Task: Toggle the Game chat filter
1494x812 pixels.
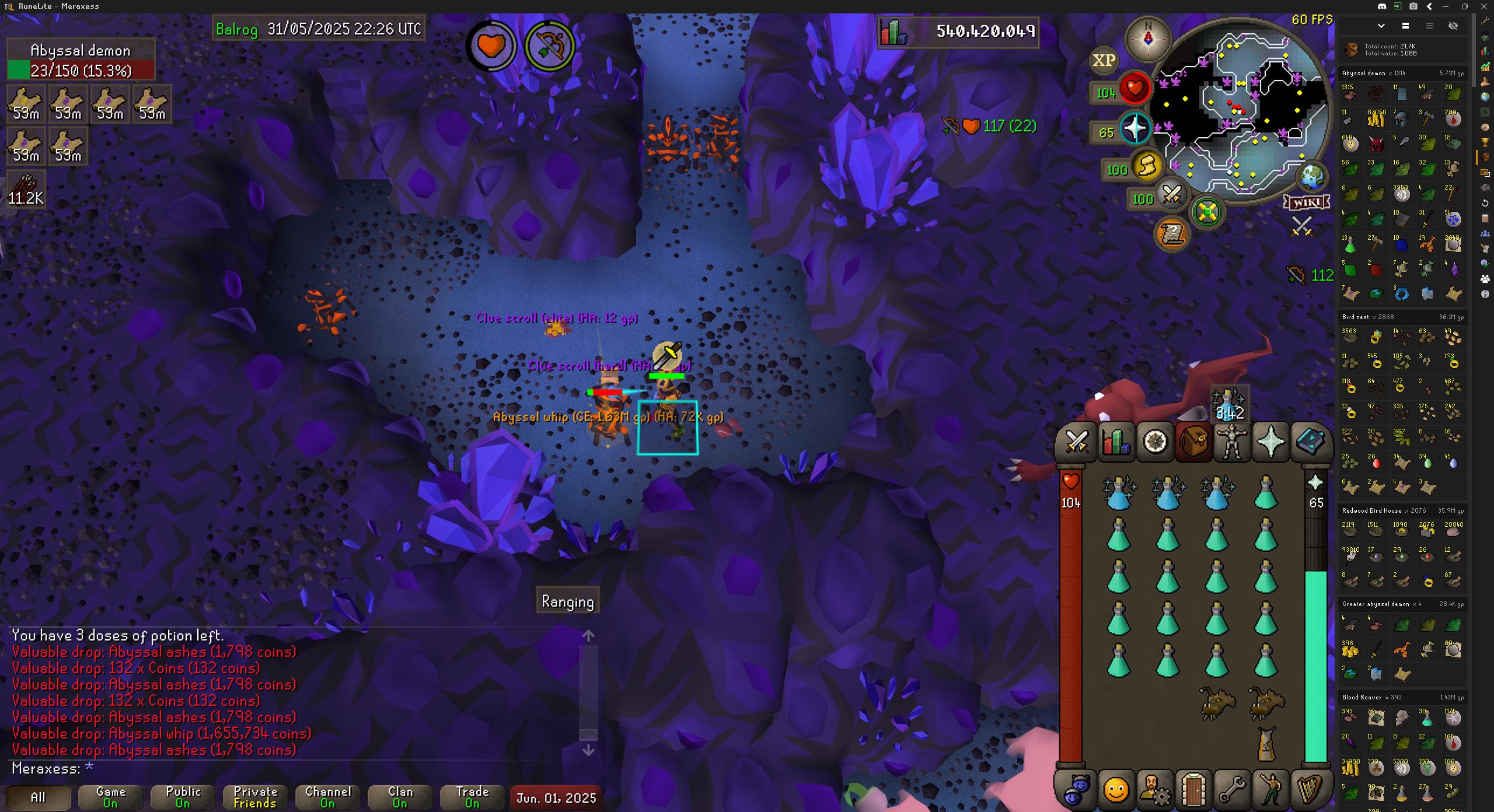Action: (x=110, y=797)
